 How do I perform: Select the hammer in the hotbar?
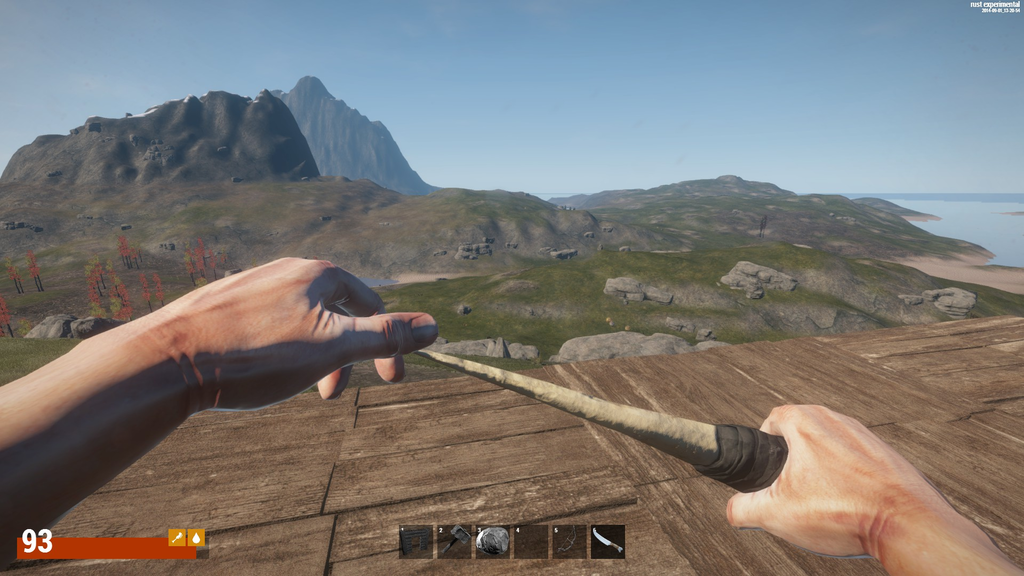point(454,542)
